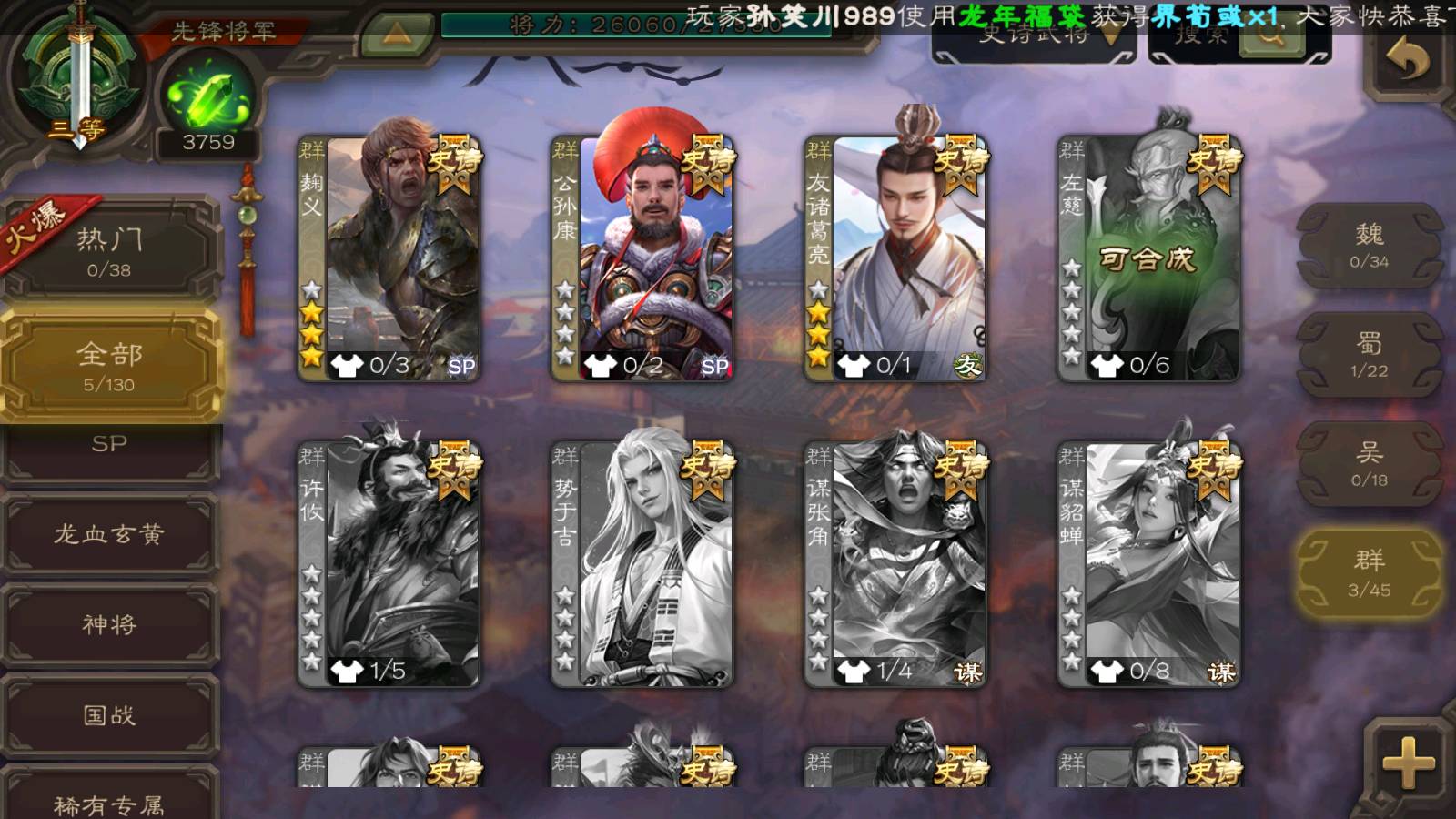Image resolution: width=1456 pixels, height=819 pixels.
Task: Select the 群 faction filter
Action: pos(1369,573)
